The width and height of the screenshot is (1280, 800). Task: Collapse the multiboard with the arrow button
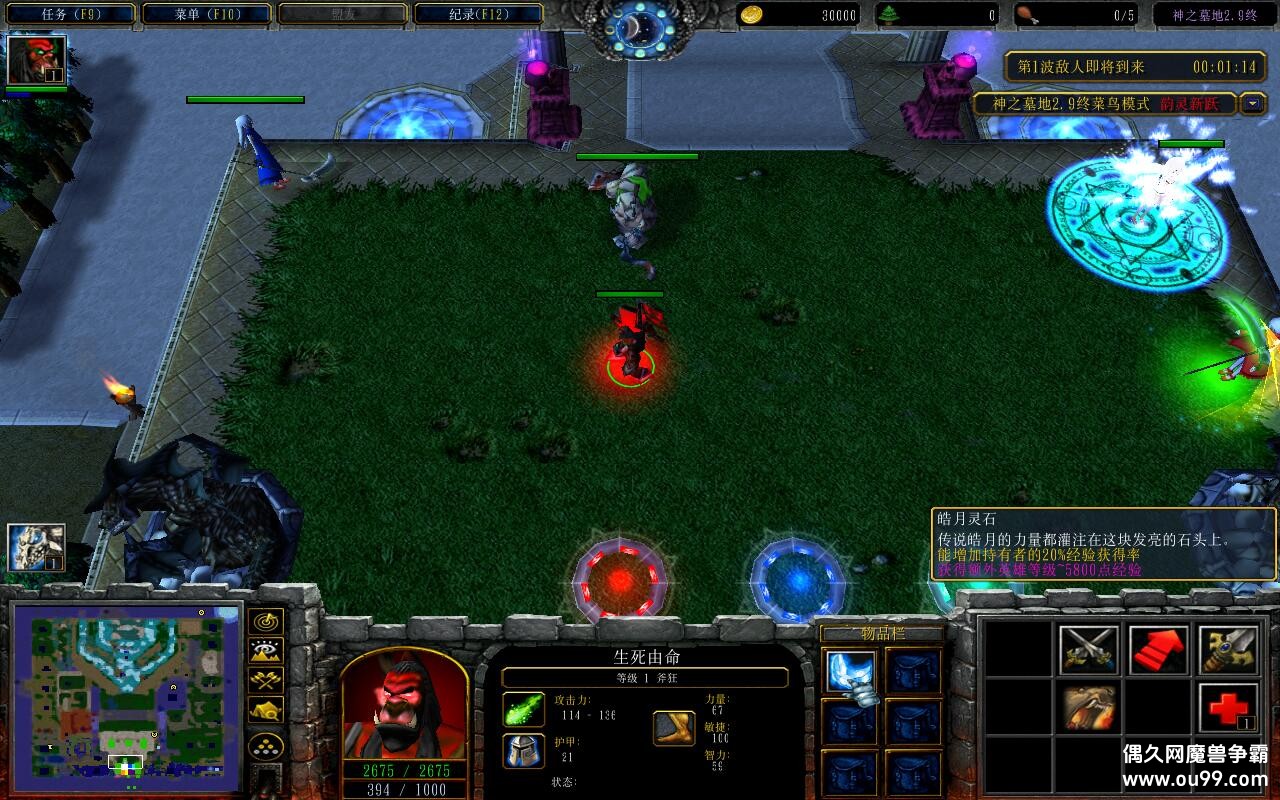tap(1253, 104)
